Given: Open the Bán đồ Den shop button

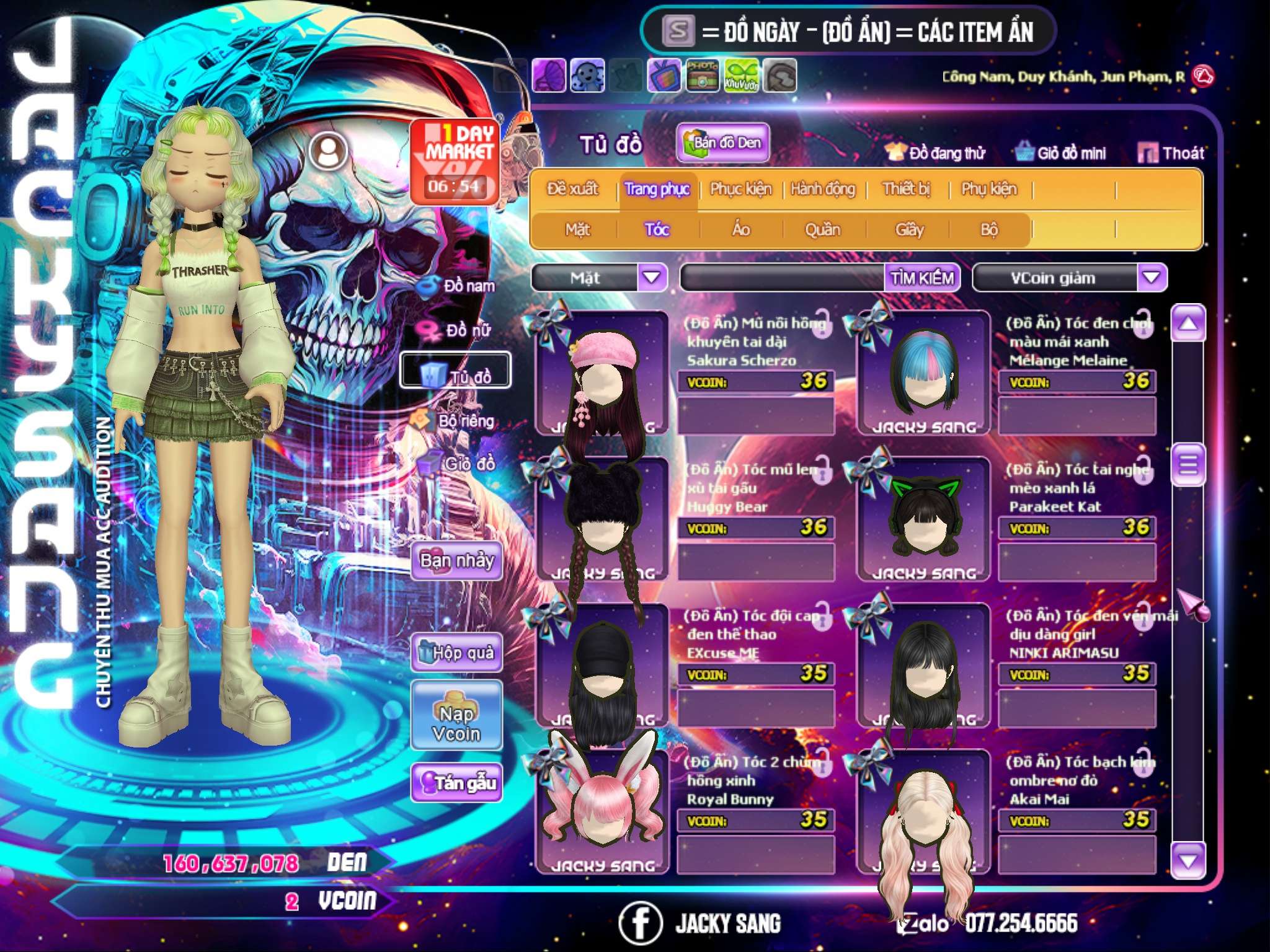Looking at the screenshot, I should click(722, 143).
